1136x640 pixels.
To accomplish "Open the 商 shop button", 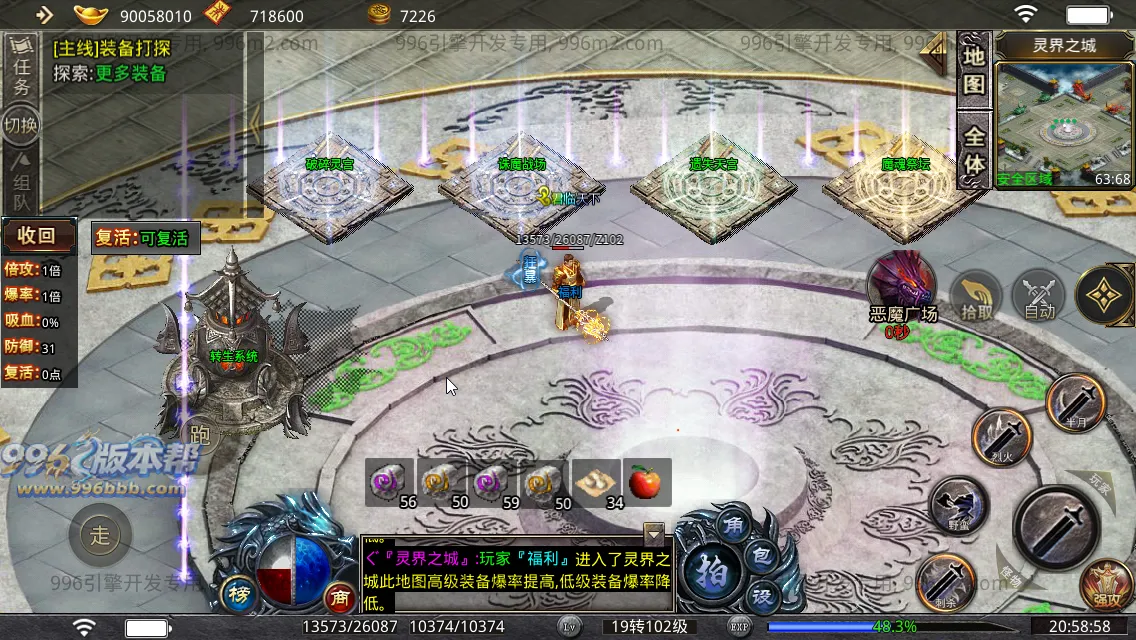I will pos(341,596).
